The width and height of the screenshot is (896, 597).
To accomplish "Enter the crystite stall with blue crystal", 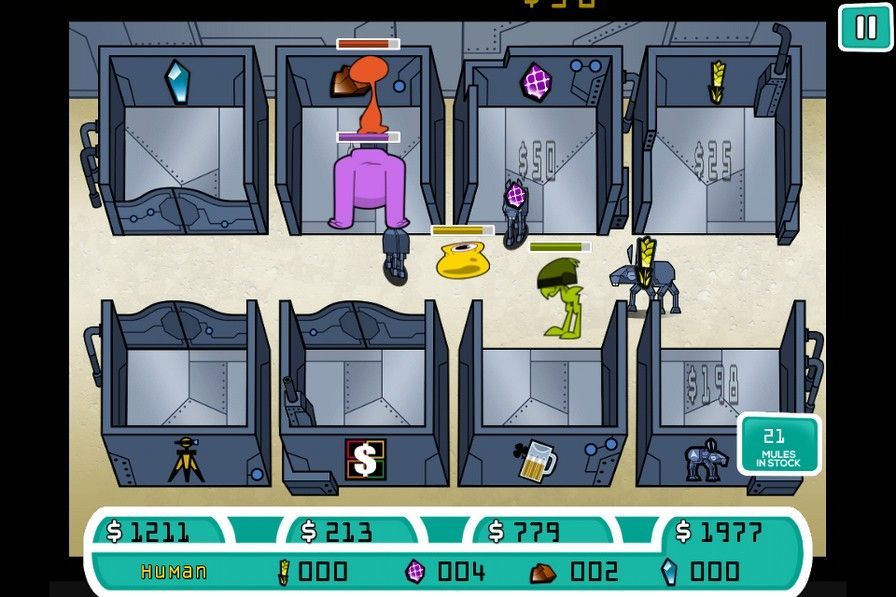I will [x=177, y=83].
